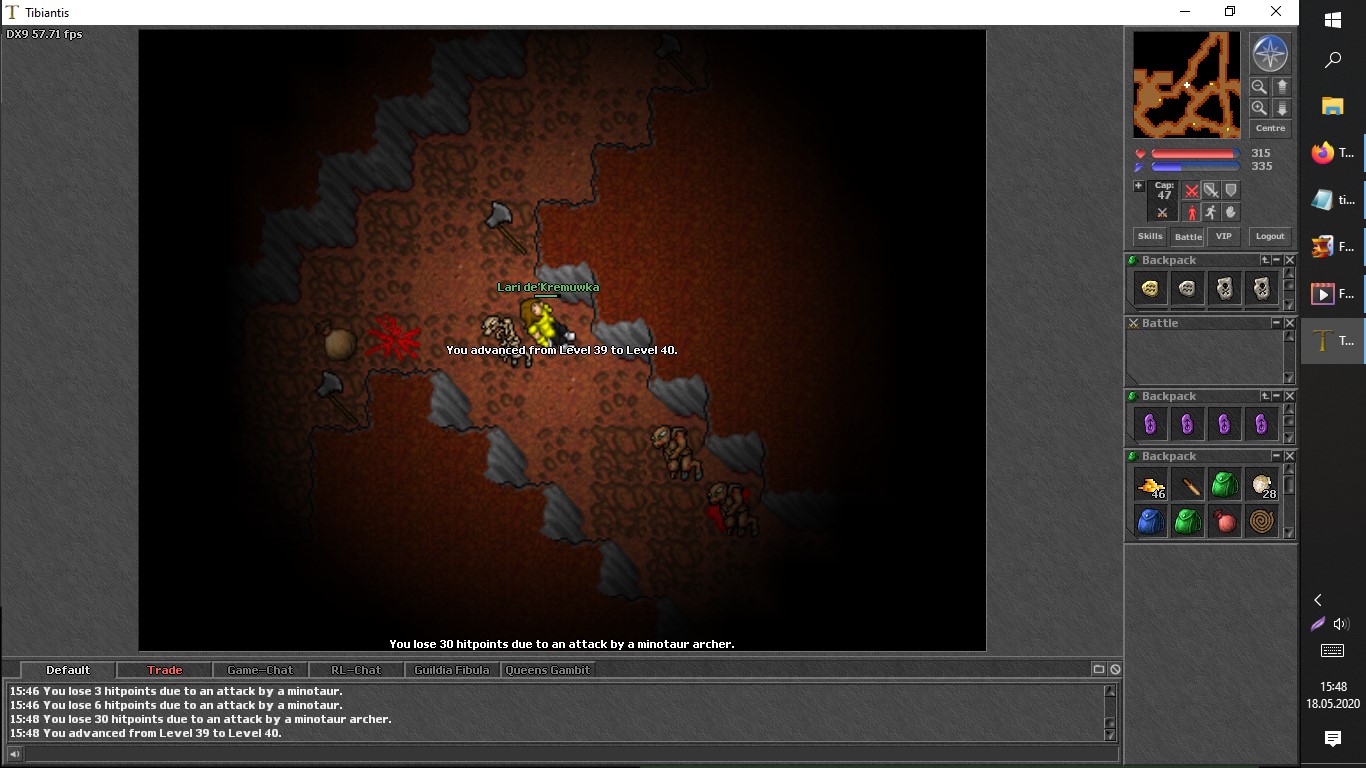Switch to the Trade chat tab

click(x=165, y=670)
